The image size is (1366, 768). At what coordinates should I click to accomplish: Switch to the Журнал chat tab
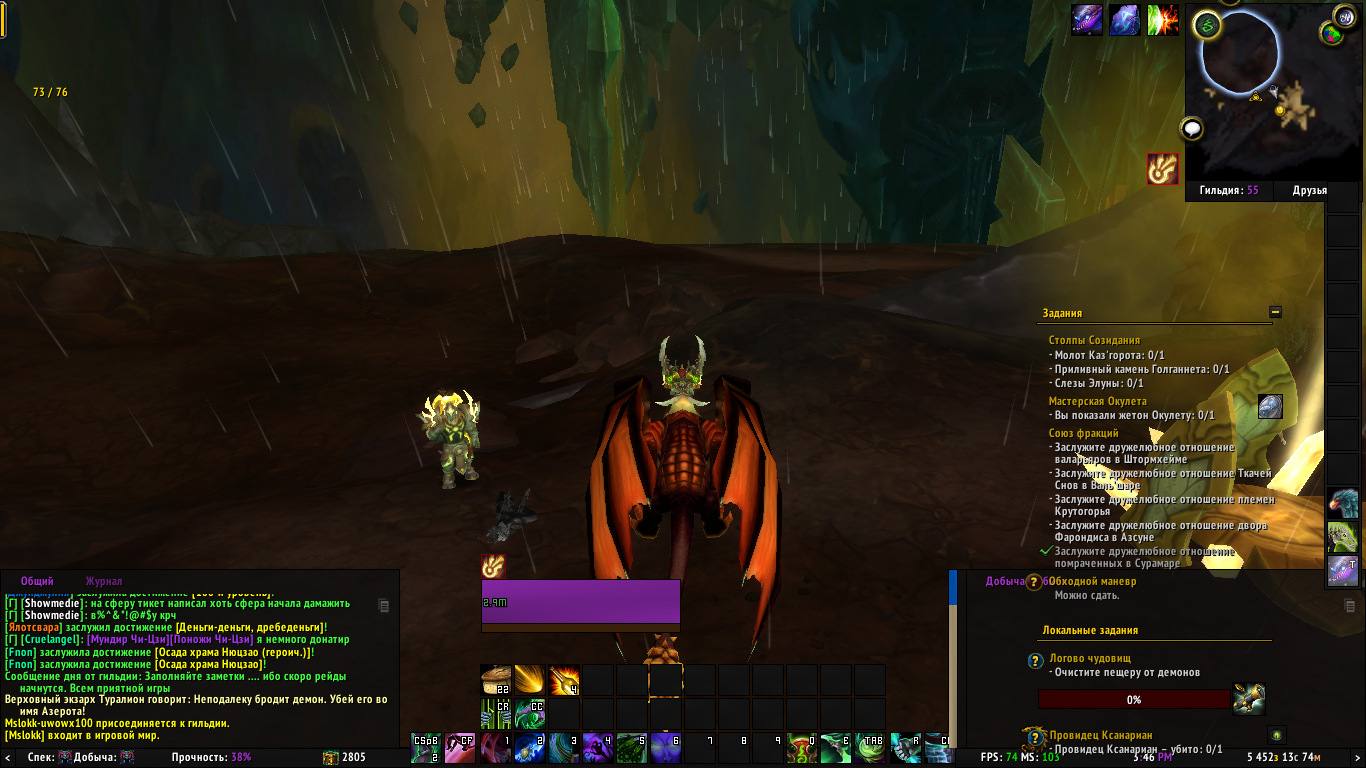tap(104, 581)
